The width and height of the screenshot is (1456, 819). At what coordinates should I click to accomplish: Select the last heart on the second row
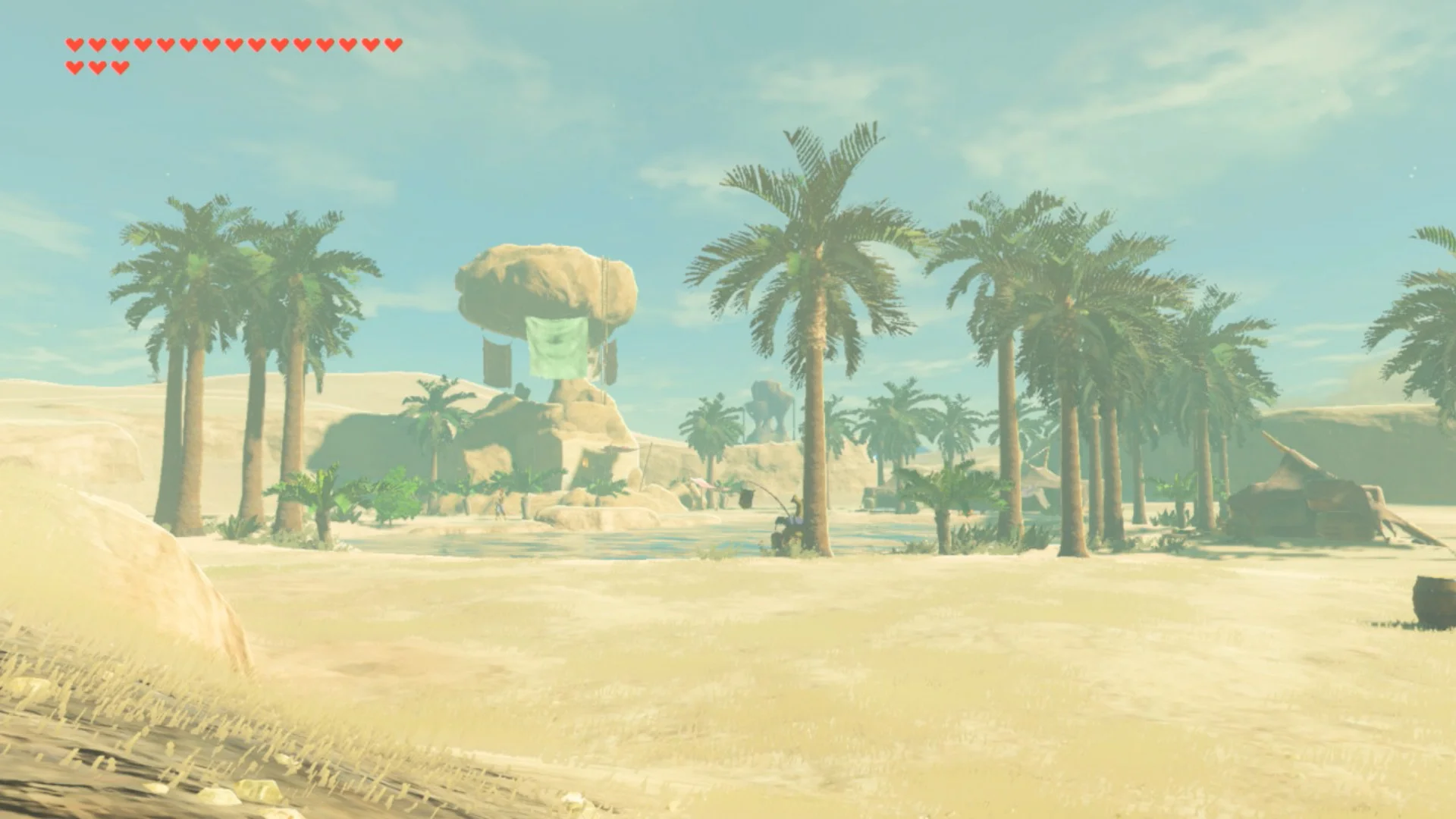coord(120,66)
